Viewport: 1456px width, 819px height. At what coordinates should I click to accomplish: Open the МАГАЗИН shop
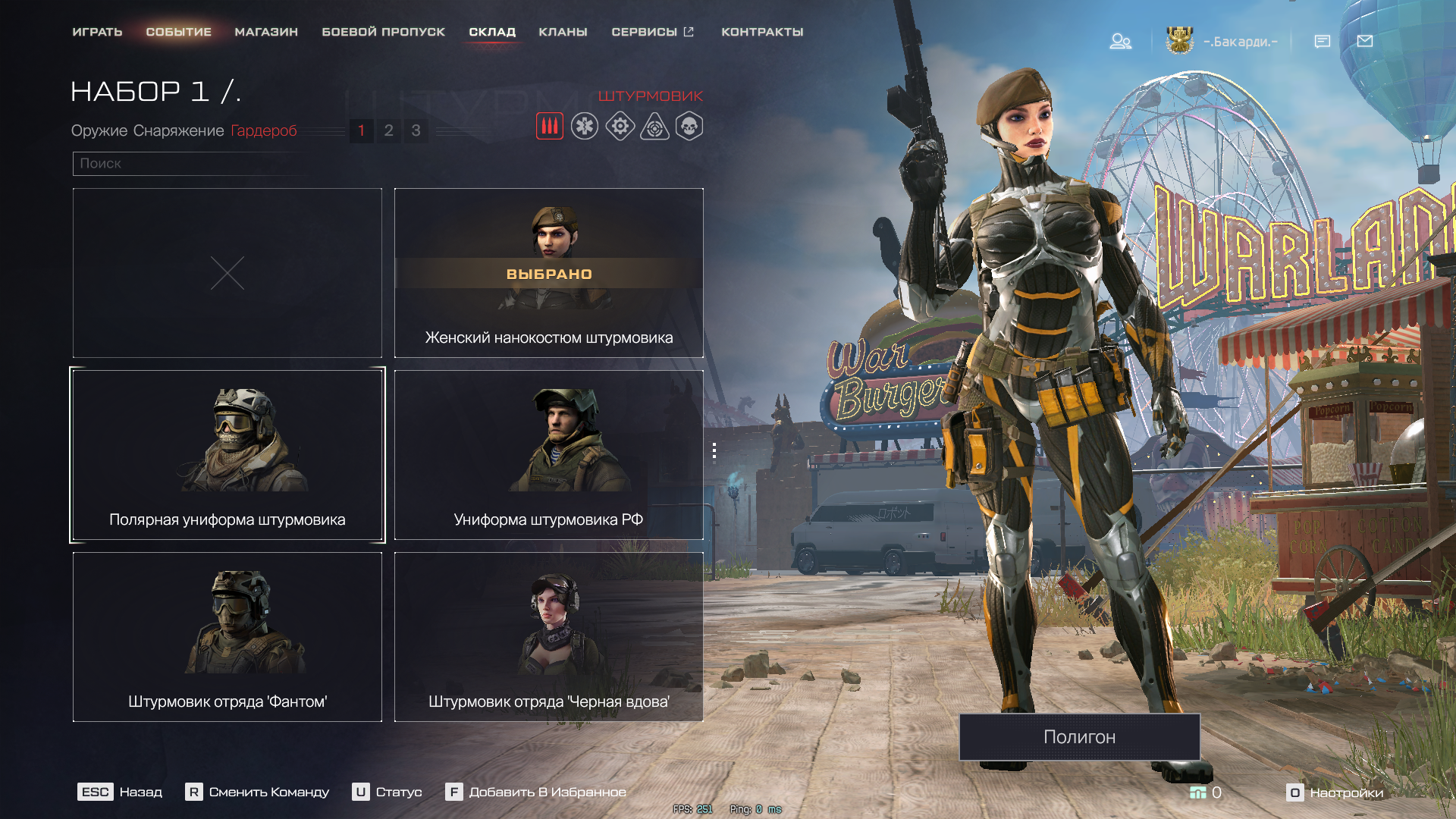click(x=266, y=32)
